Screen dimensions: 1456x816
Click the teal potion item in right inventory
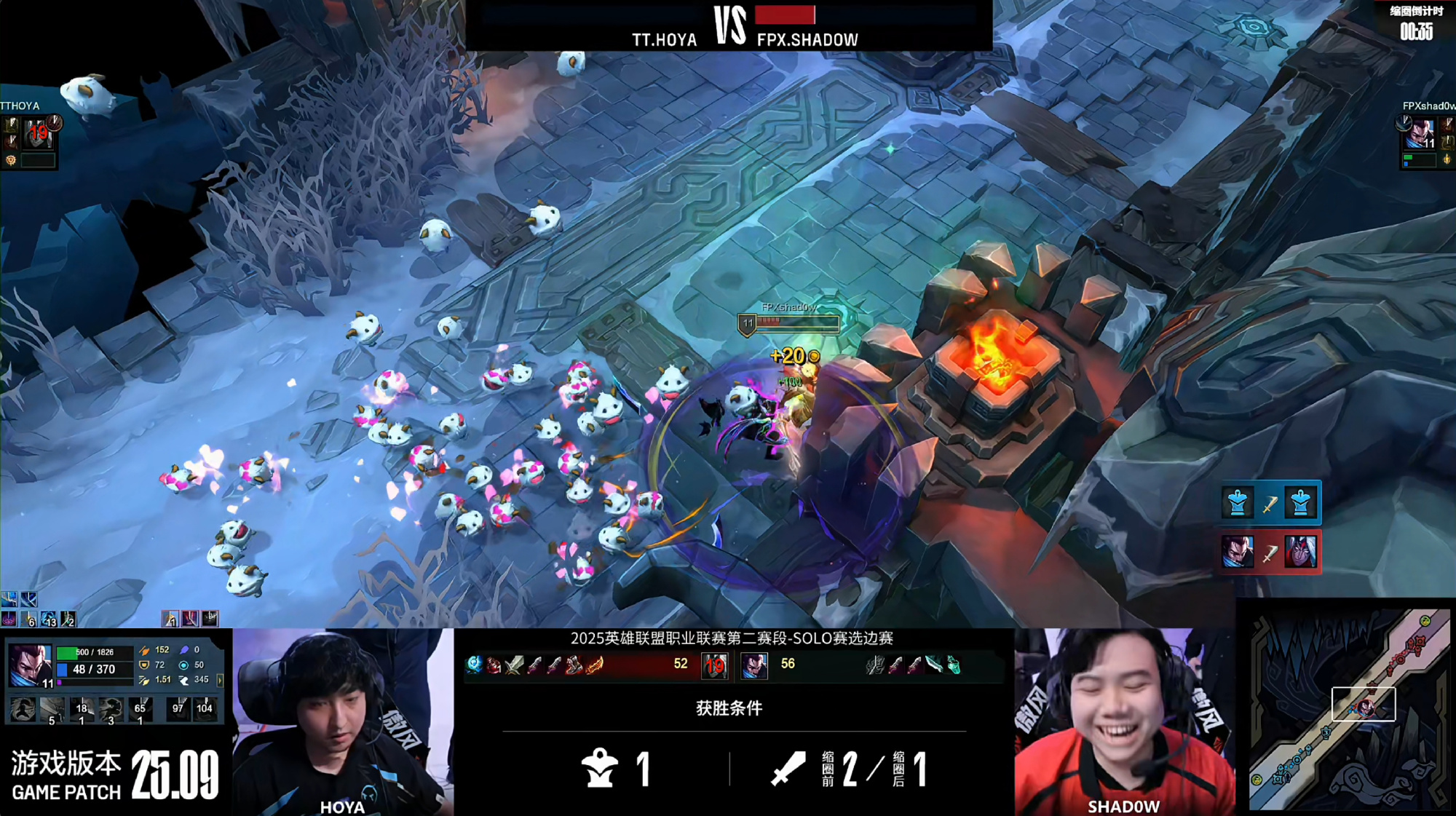pyautogui.click(x=953, y=665)
